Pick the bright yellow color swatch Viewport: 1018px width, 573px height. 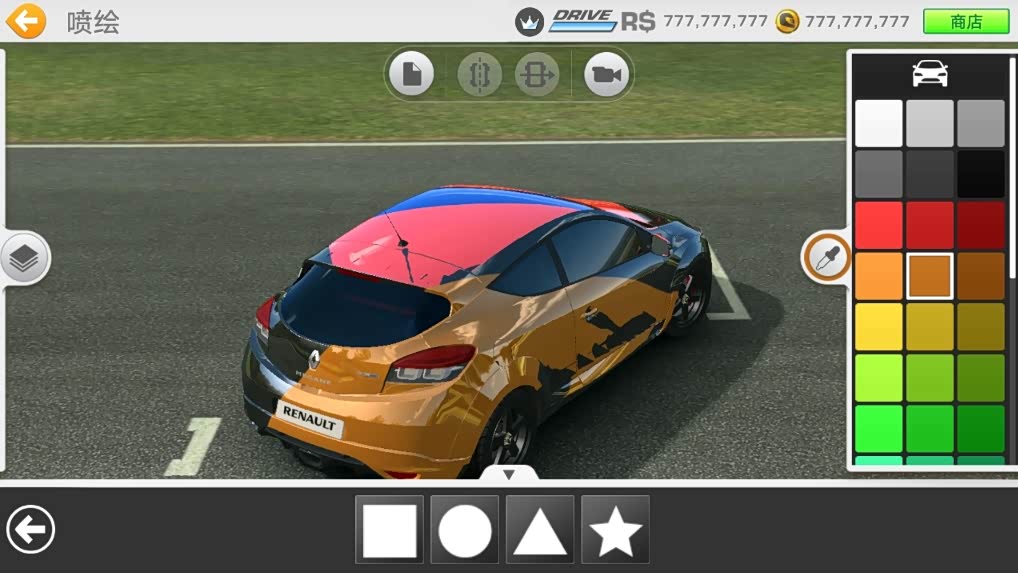[x=879, y=327]
